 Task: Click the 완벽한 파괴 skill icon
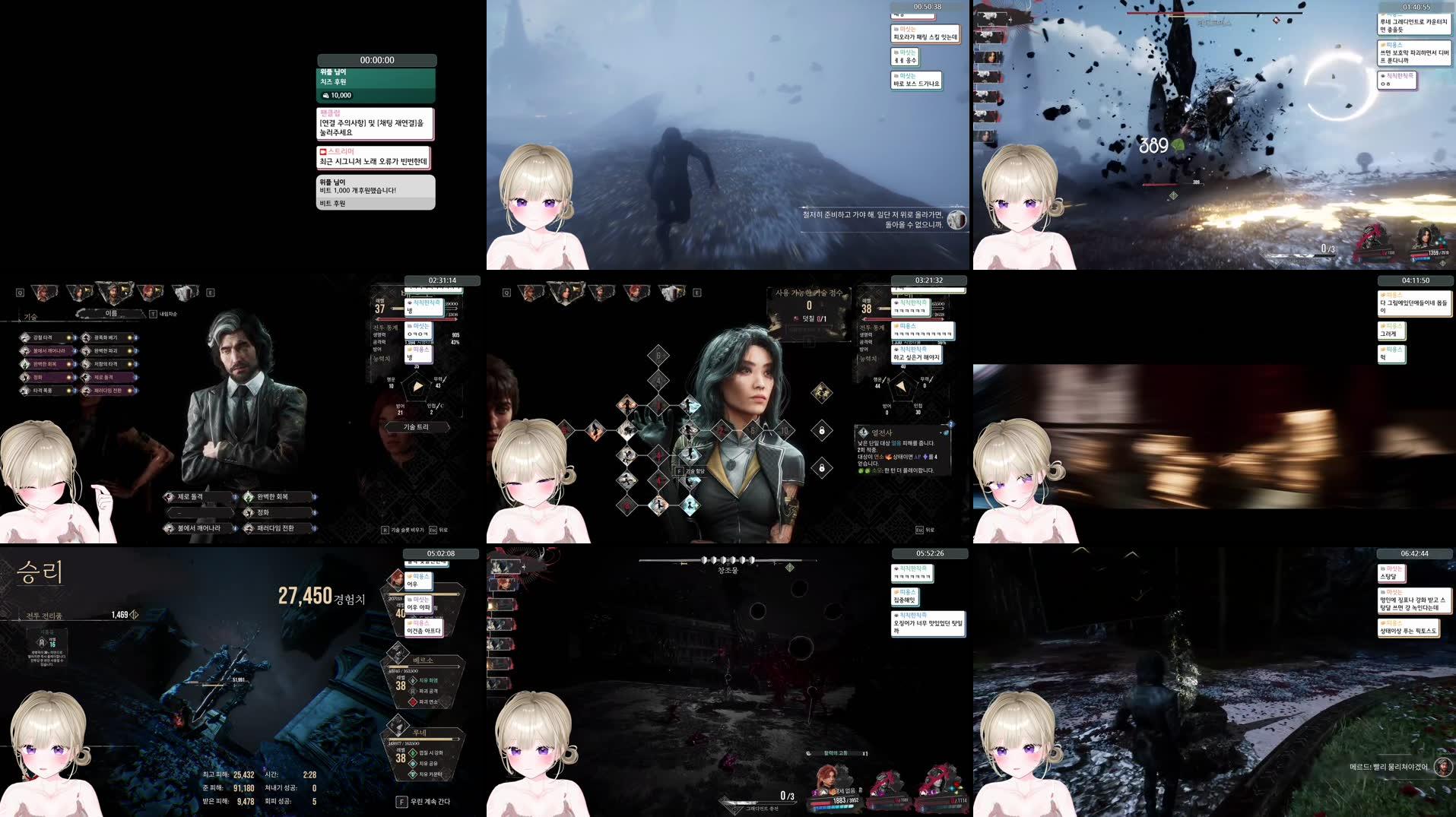click(x=85, y=351)
